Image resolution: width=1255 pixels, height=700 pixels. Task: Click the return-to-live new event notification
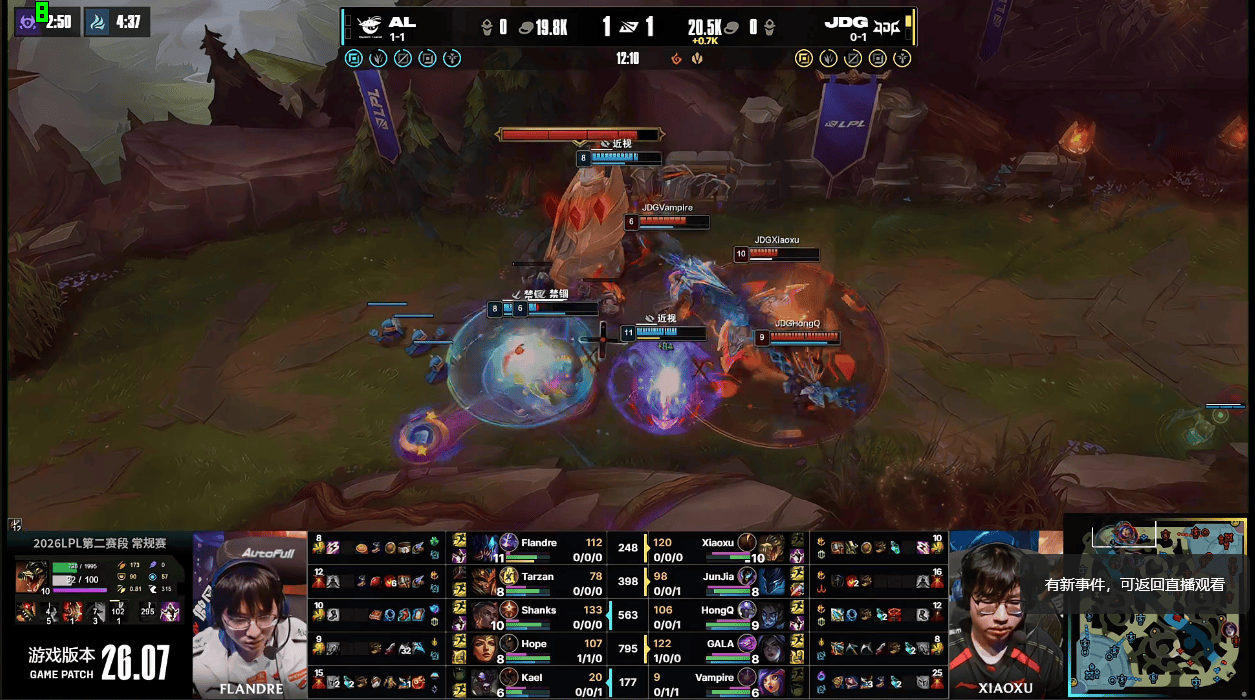click(1134, 585)
